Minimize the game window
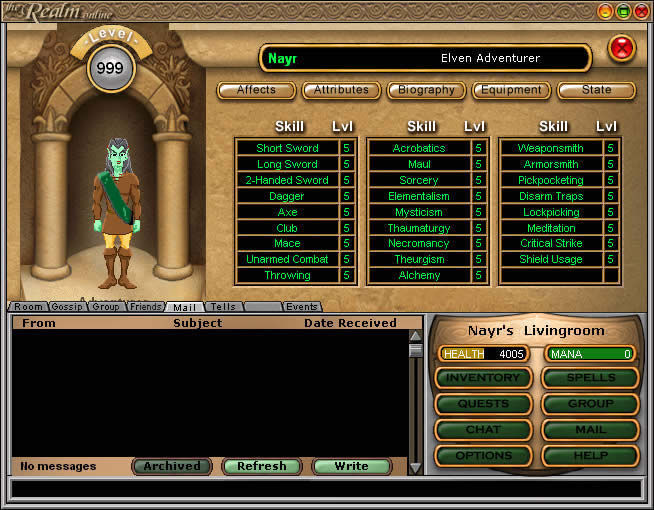The image size is (654, 510). point(605,11)
